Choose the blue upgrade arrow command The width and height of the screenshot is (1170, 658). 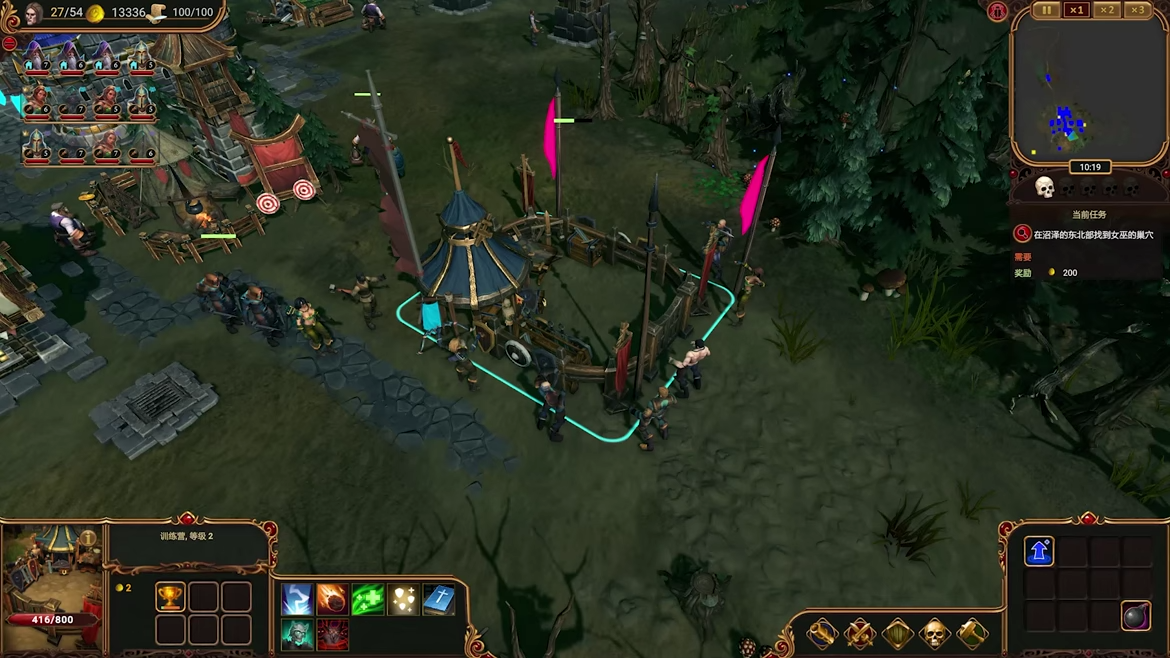[x=1039, y=551]
